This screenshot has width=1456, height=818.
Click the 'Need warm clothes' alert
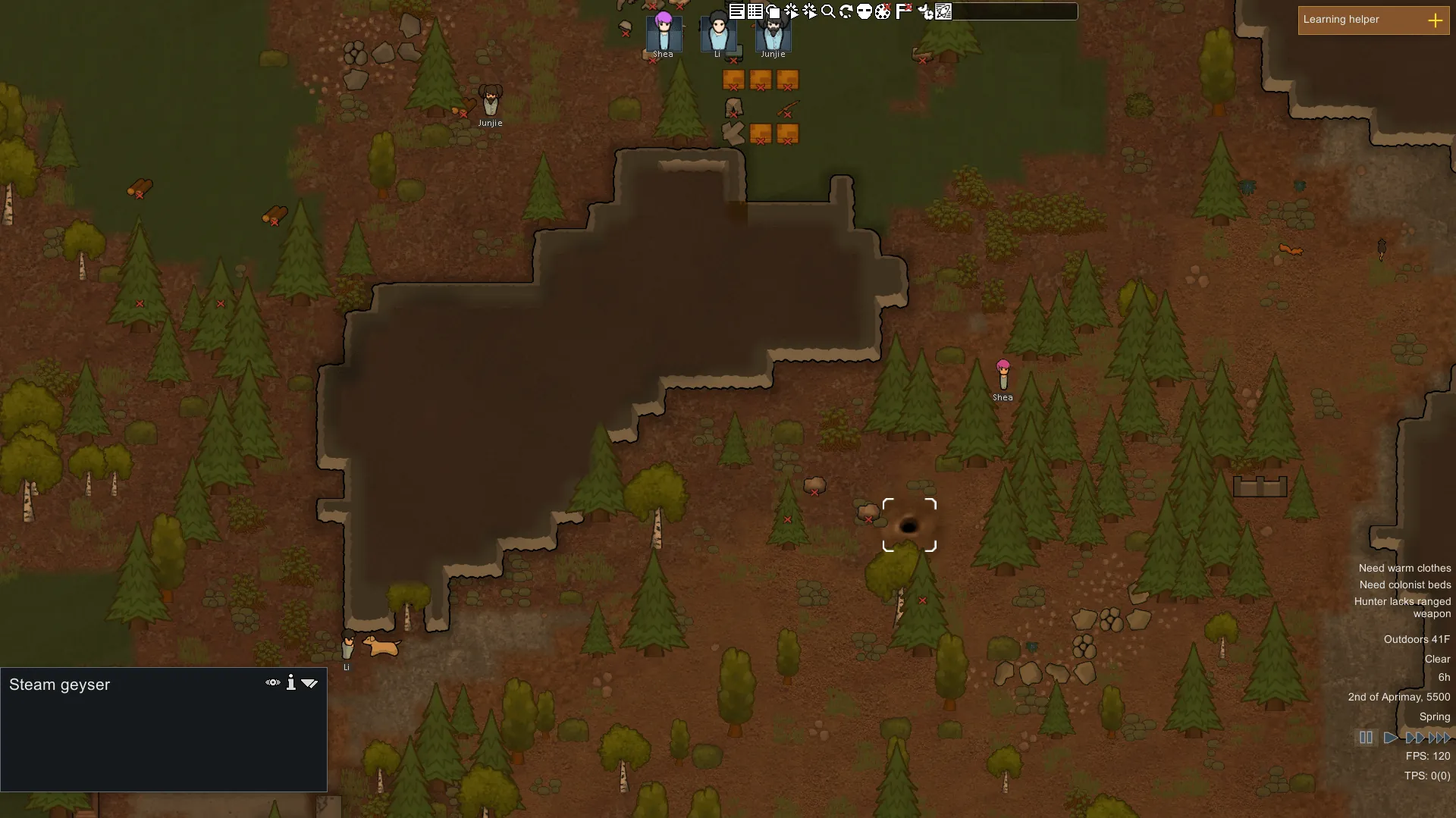1404,568
